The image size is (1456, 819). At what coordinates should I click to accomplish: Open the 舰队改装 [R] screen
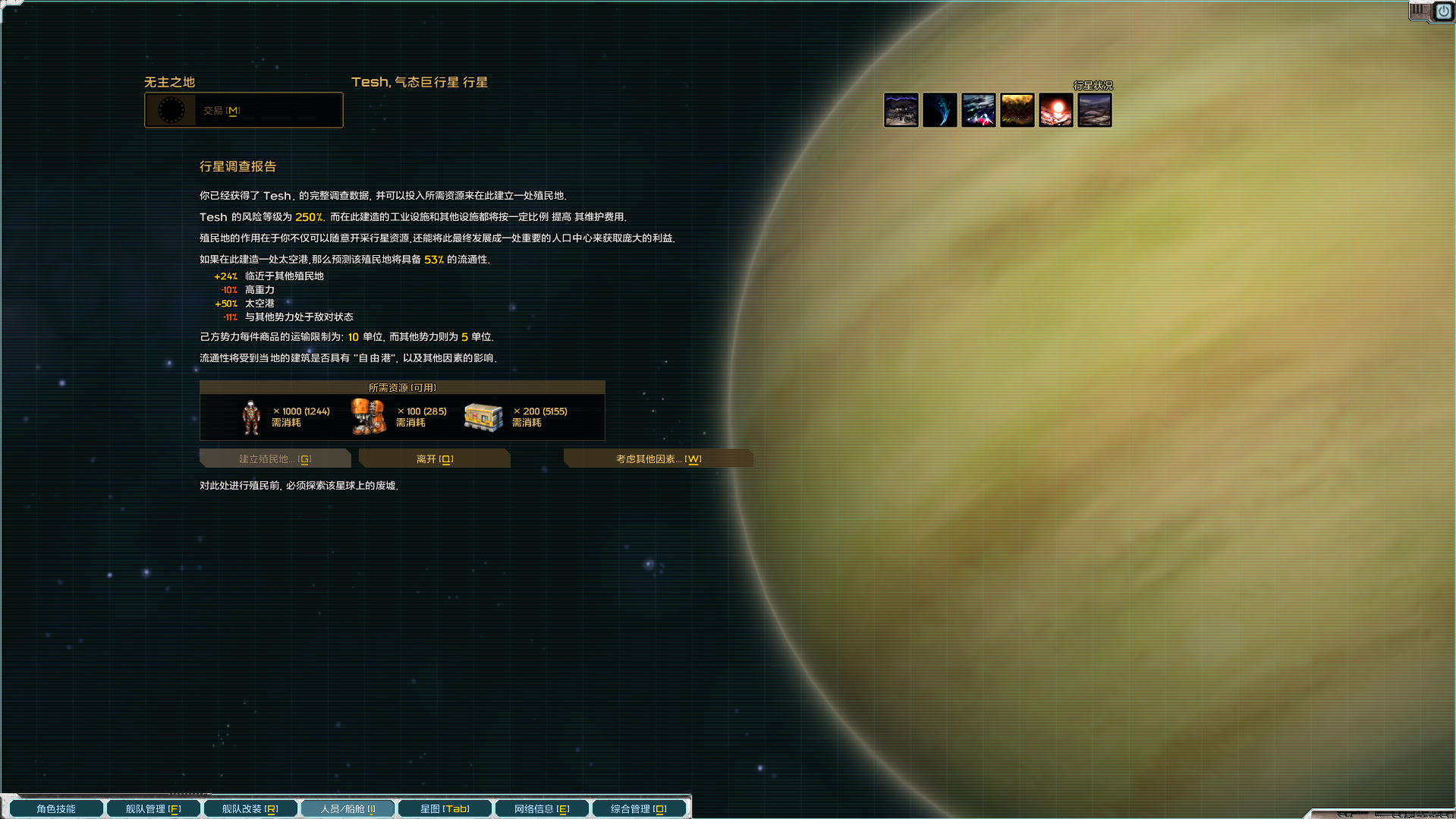coord(250,808)
